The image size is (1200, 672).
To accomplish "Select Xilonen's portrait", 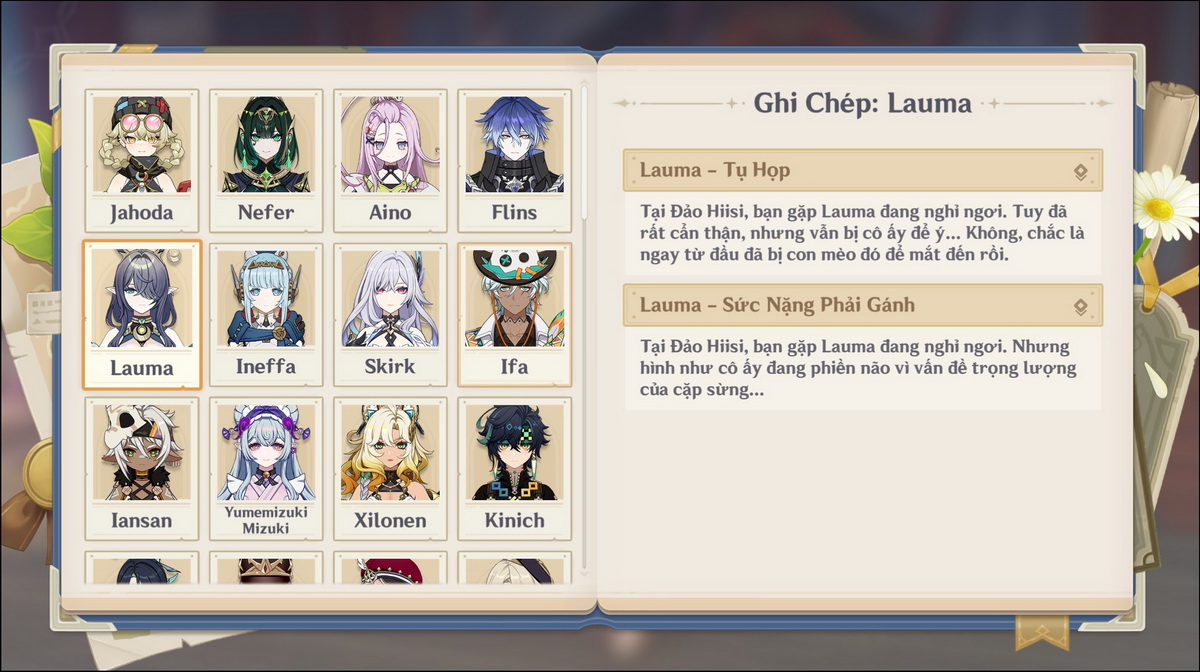I will pyautogui.click(x=390, y=468).
